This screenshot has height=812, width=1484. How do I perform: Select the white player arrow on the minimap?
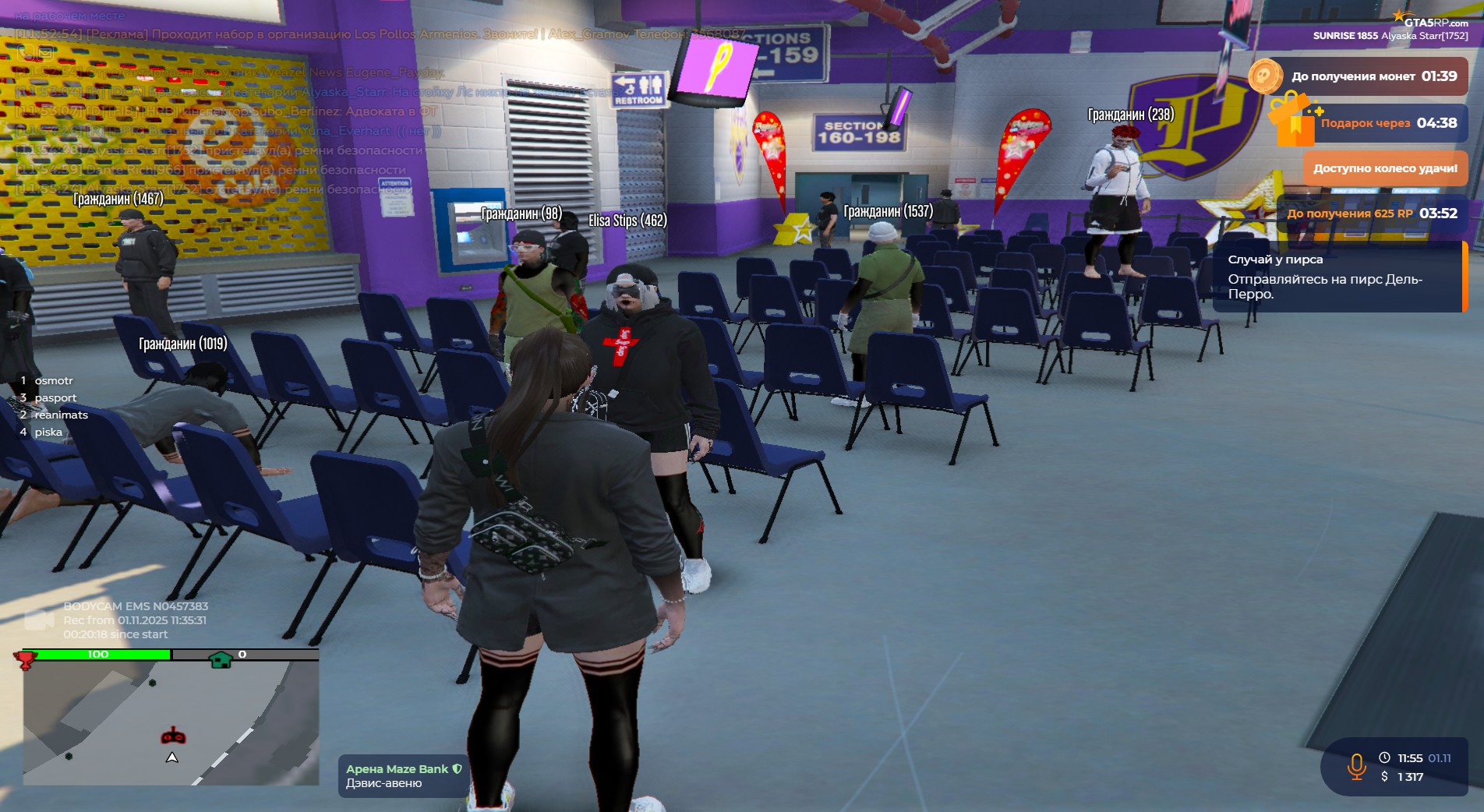click(172, 757)
